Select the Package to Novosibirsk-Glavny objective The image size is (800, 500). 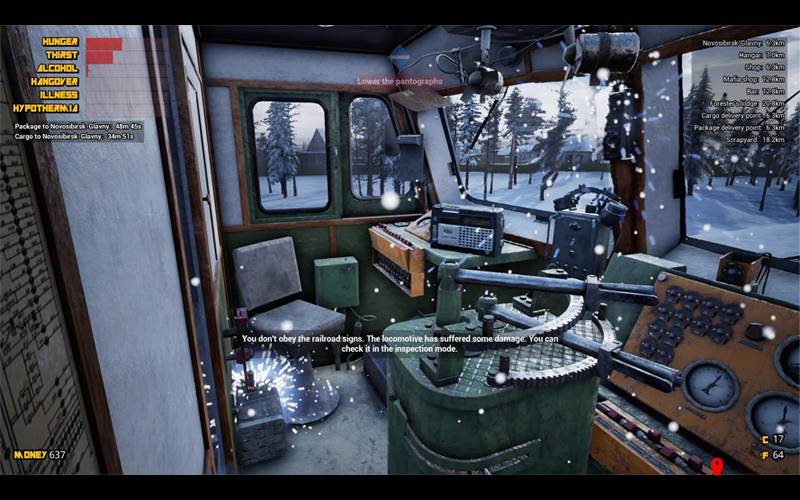78,126
